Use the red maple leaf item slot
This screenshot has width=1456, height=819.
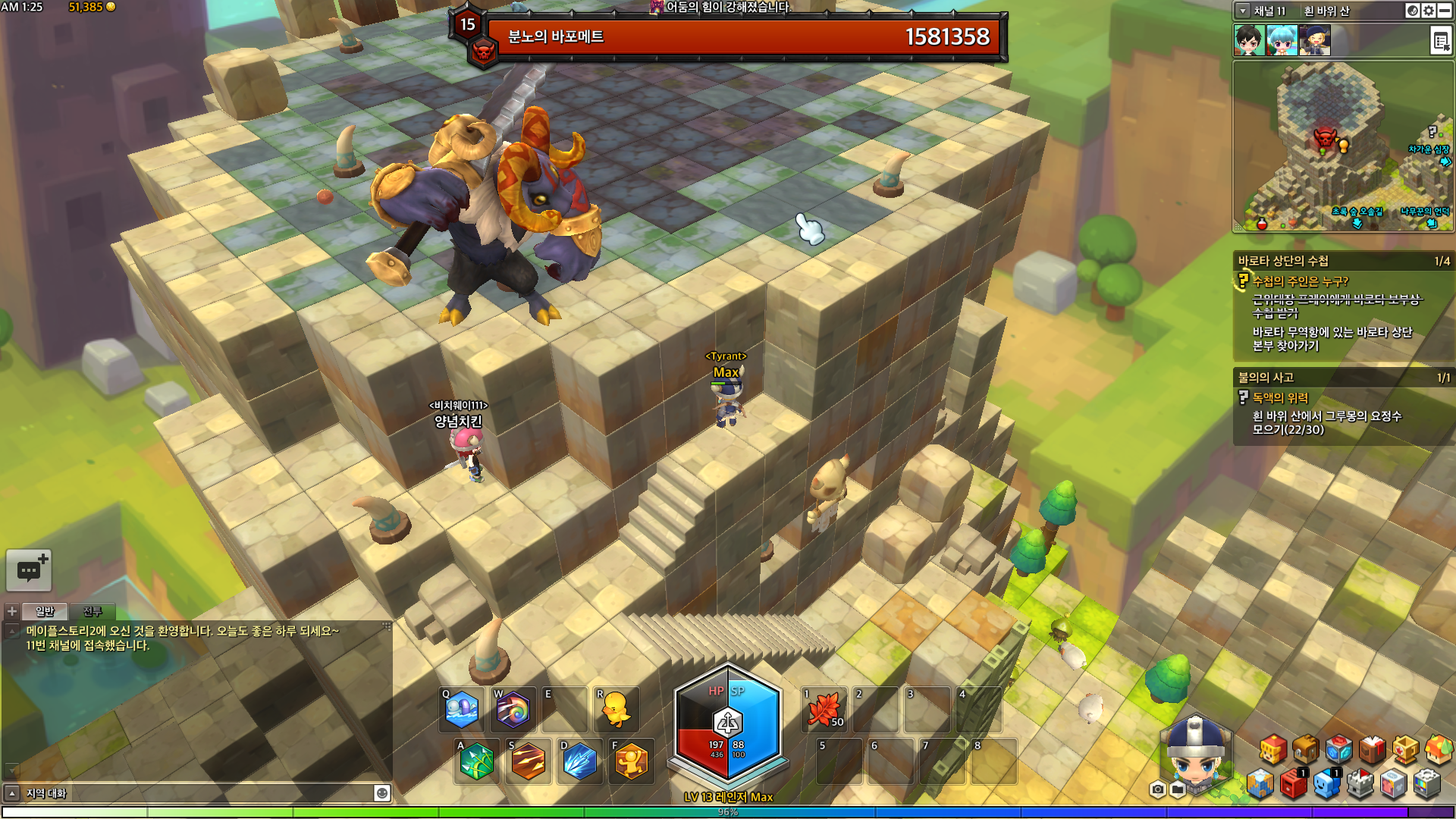[824, 711]
